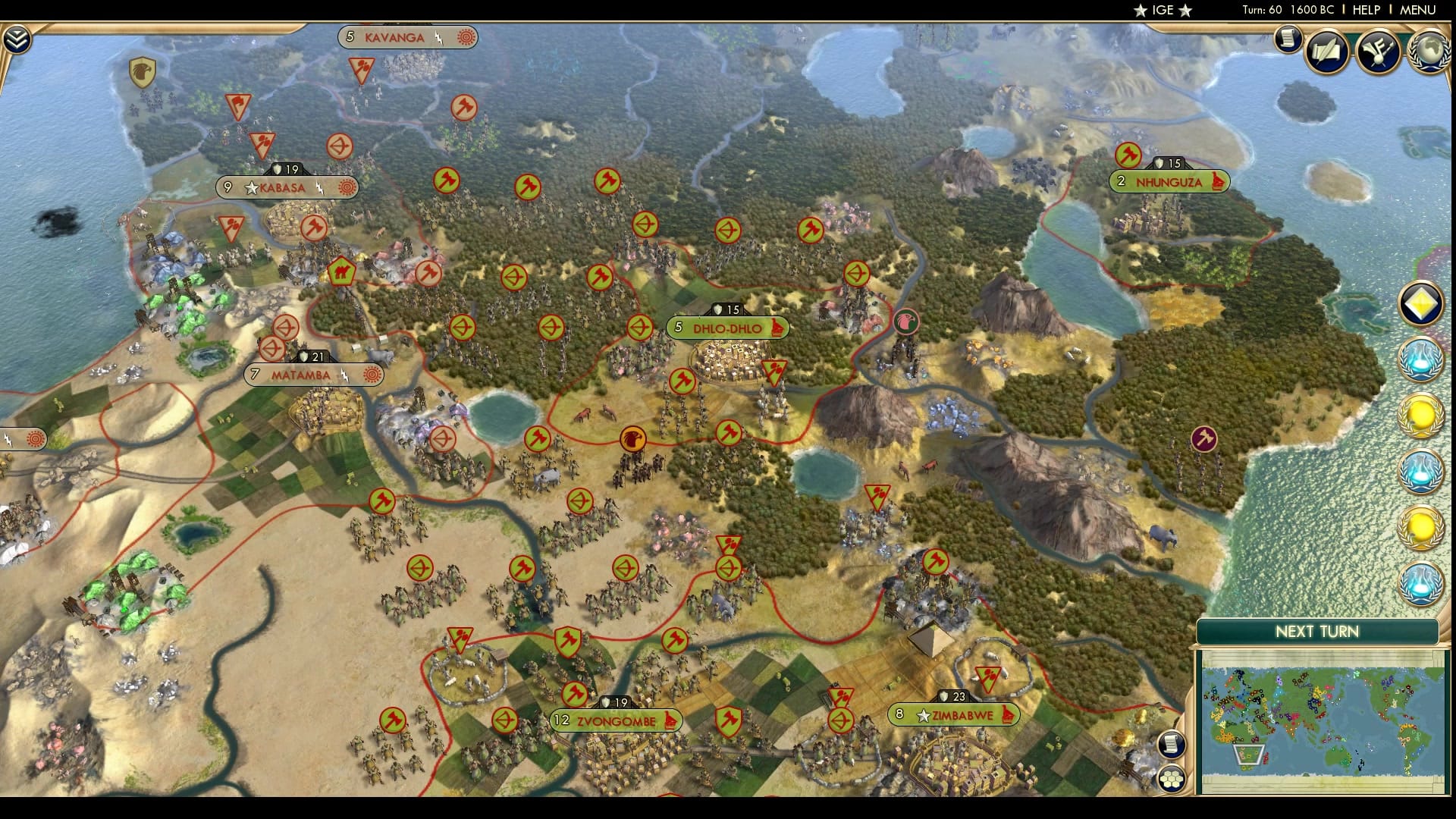Open the economic overview scroll above the minimap
This screenshot has width=1456, height=819.
point(1171,743)
